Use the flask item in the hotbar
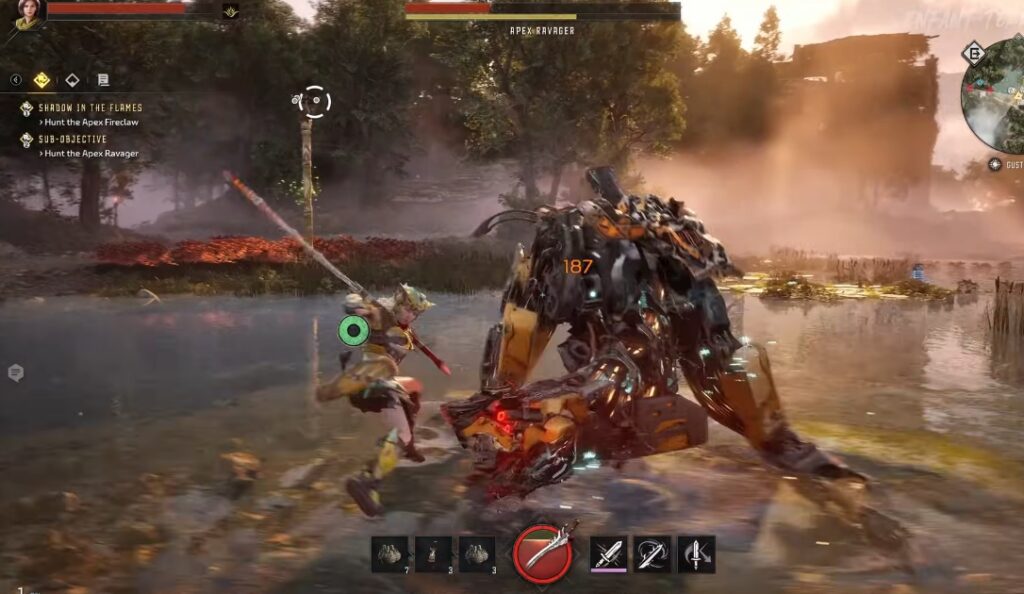 433,553
